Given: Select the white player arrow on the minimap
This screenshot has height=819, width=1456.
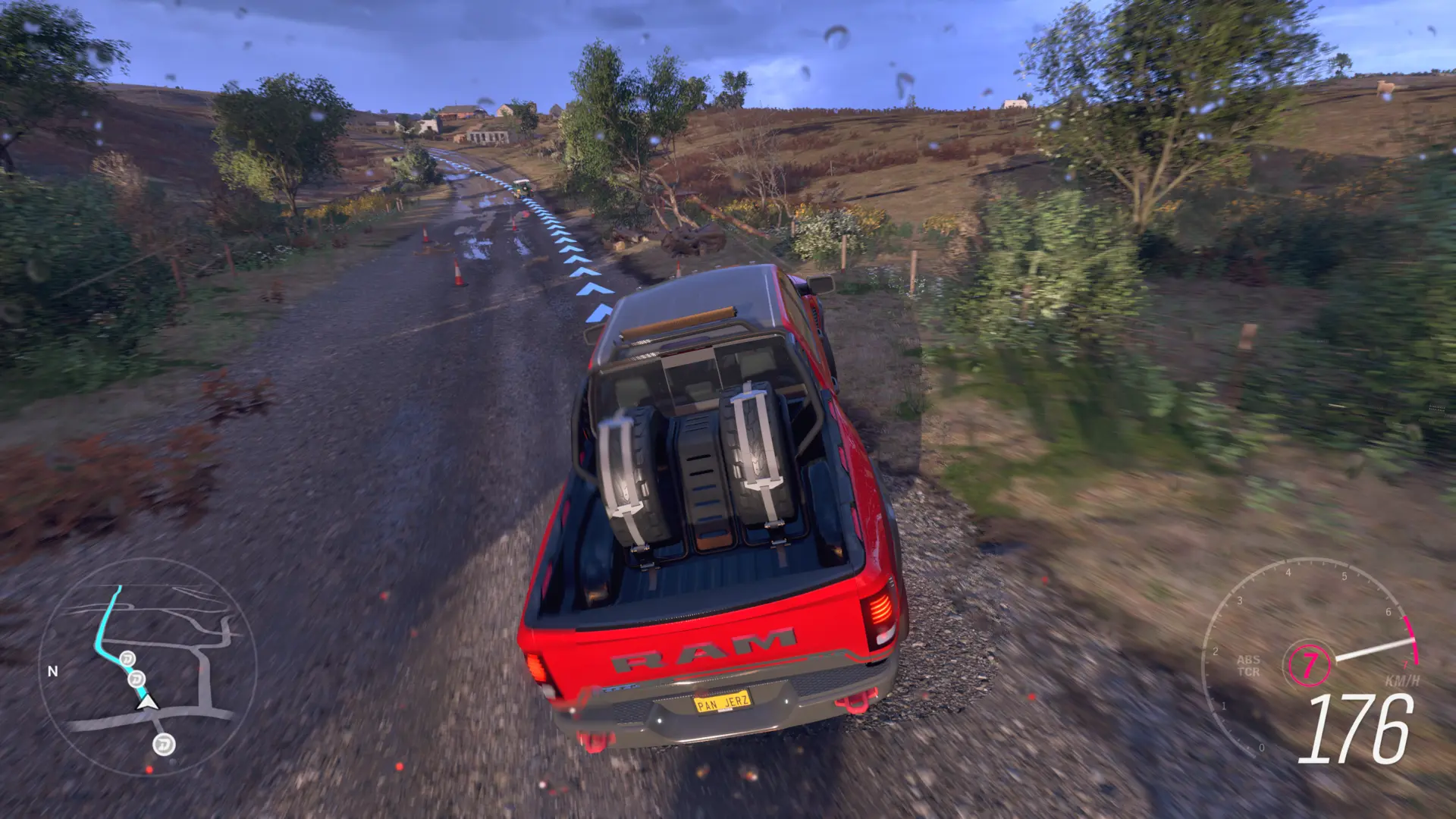Looking at the screenshot, I should (x=147, y=704).
